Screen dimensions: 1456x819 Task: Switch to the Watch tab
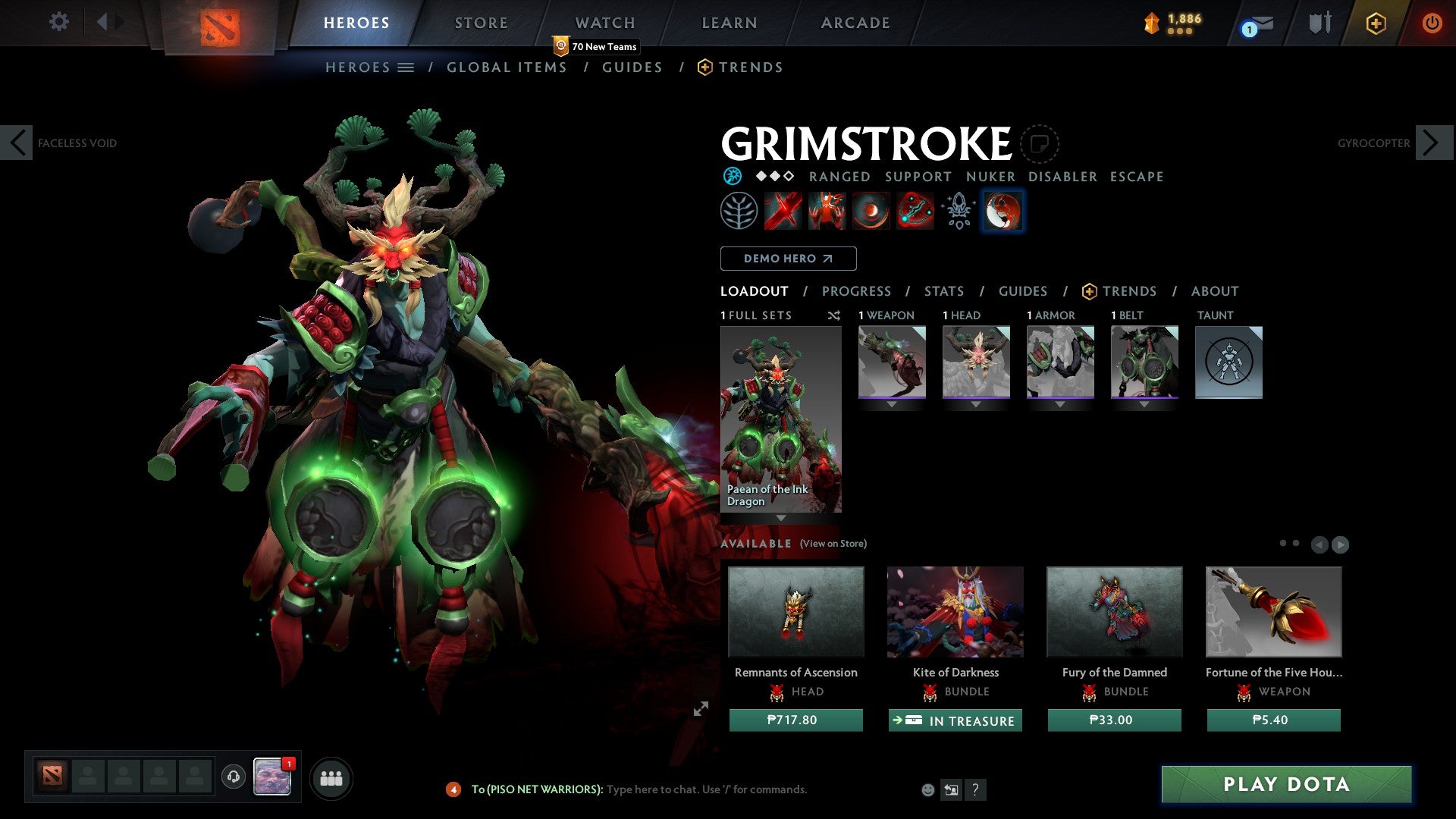tap(604, 23)
